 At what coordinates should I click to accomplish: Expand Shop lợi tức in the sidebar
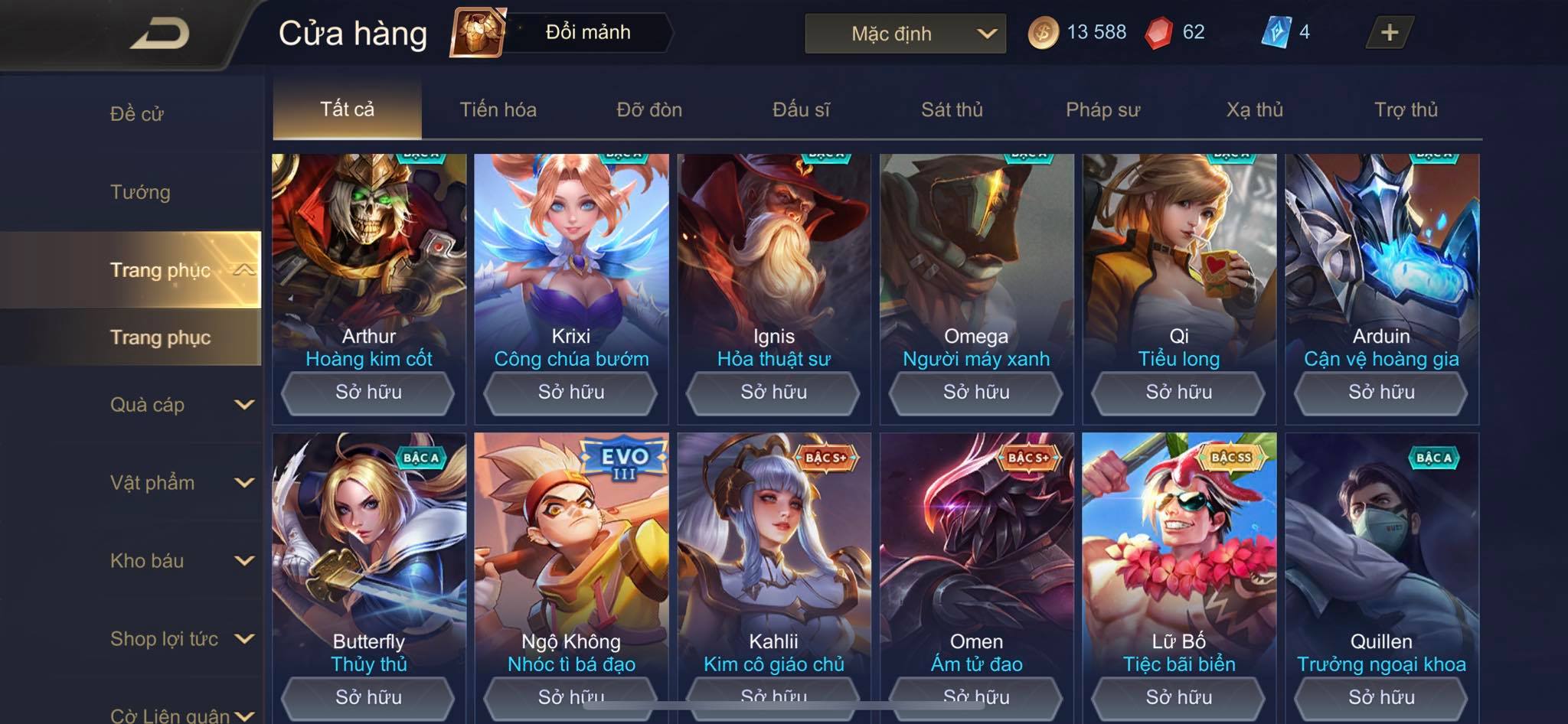click(x=180, y=639)
